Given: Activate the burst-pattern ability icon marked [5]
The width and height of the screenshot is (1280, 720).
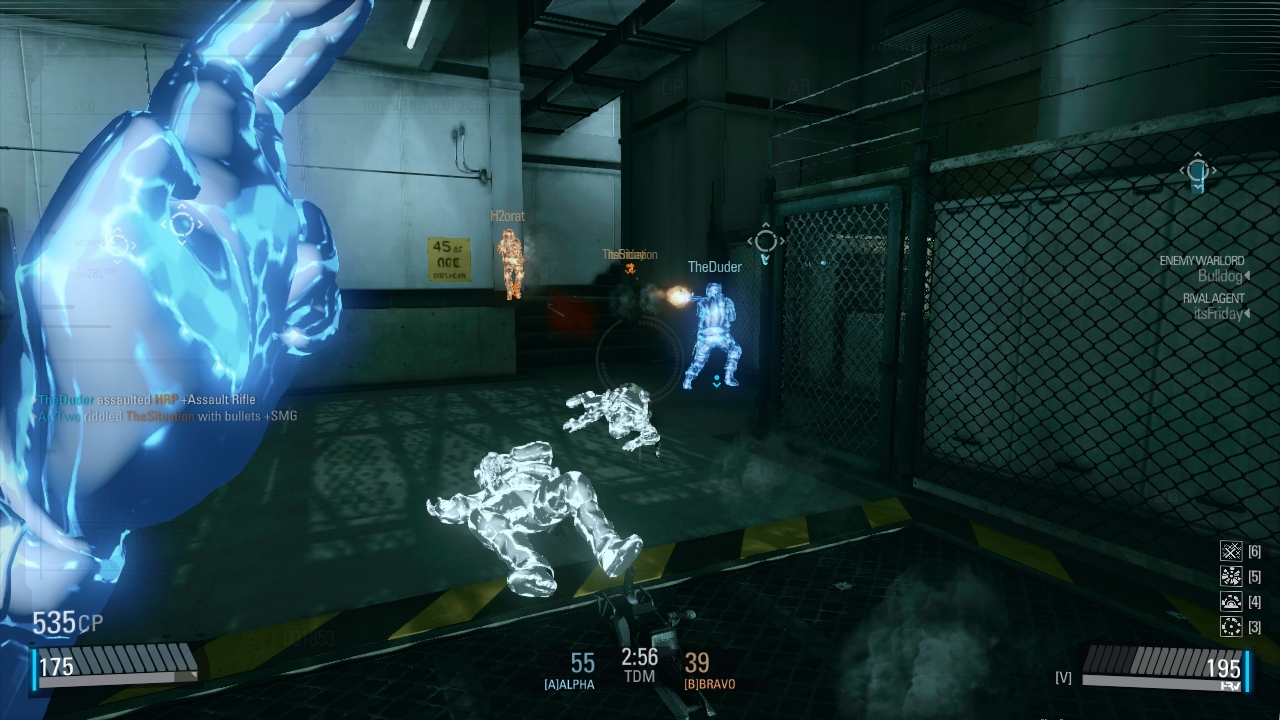Looking at the screenshot, I should [1231, 577].
